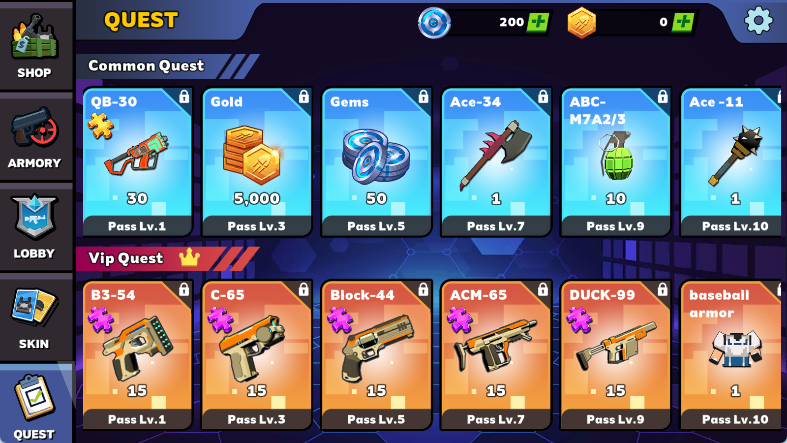The height and width of the screenshot is (443, 787).
Task: Open settings with the gear icon
Action: click(x=759, y=20)
